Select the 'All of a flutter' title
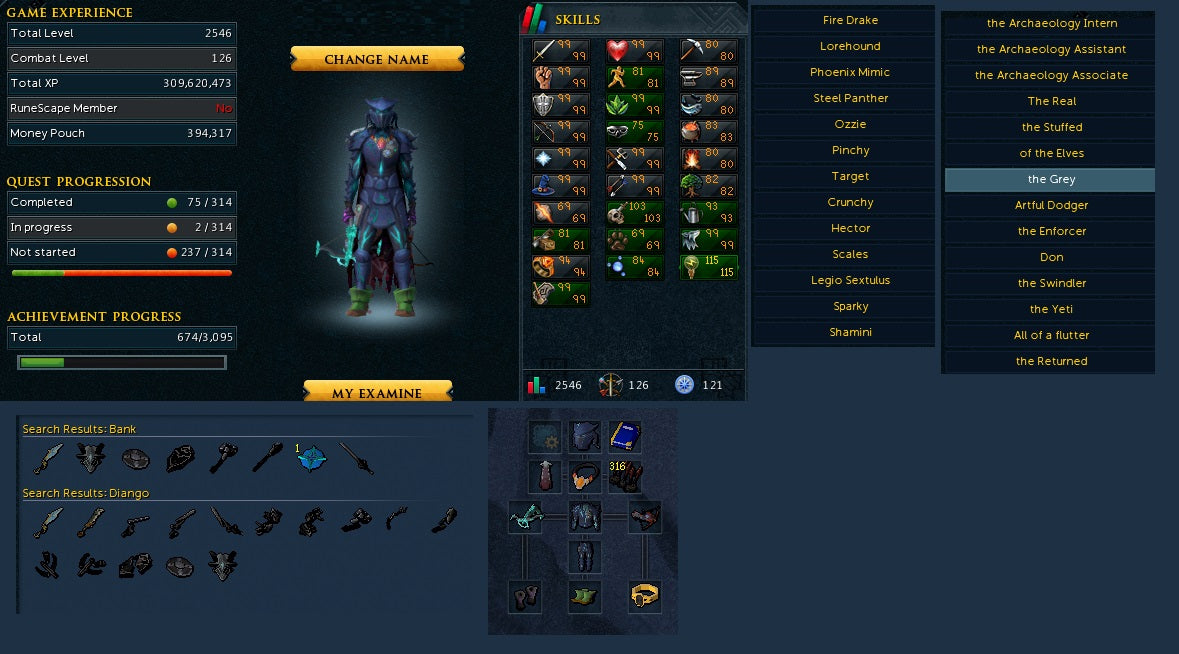Screen dimensions: 1179x654 coord(1051,335)
